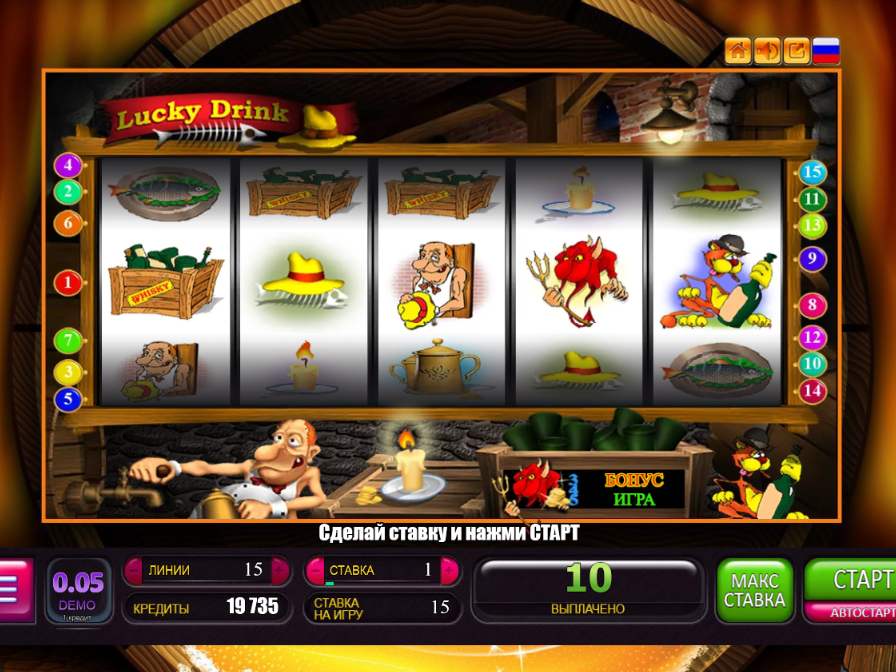Pick payline number 9 marker

click(812, 259)
